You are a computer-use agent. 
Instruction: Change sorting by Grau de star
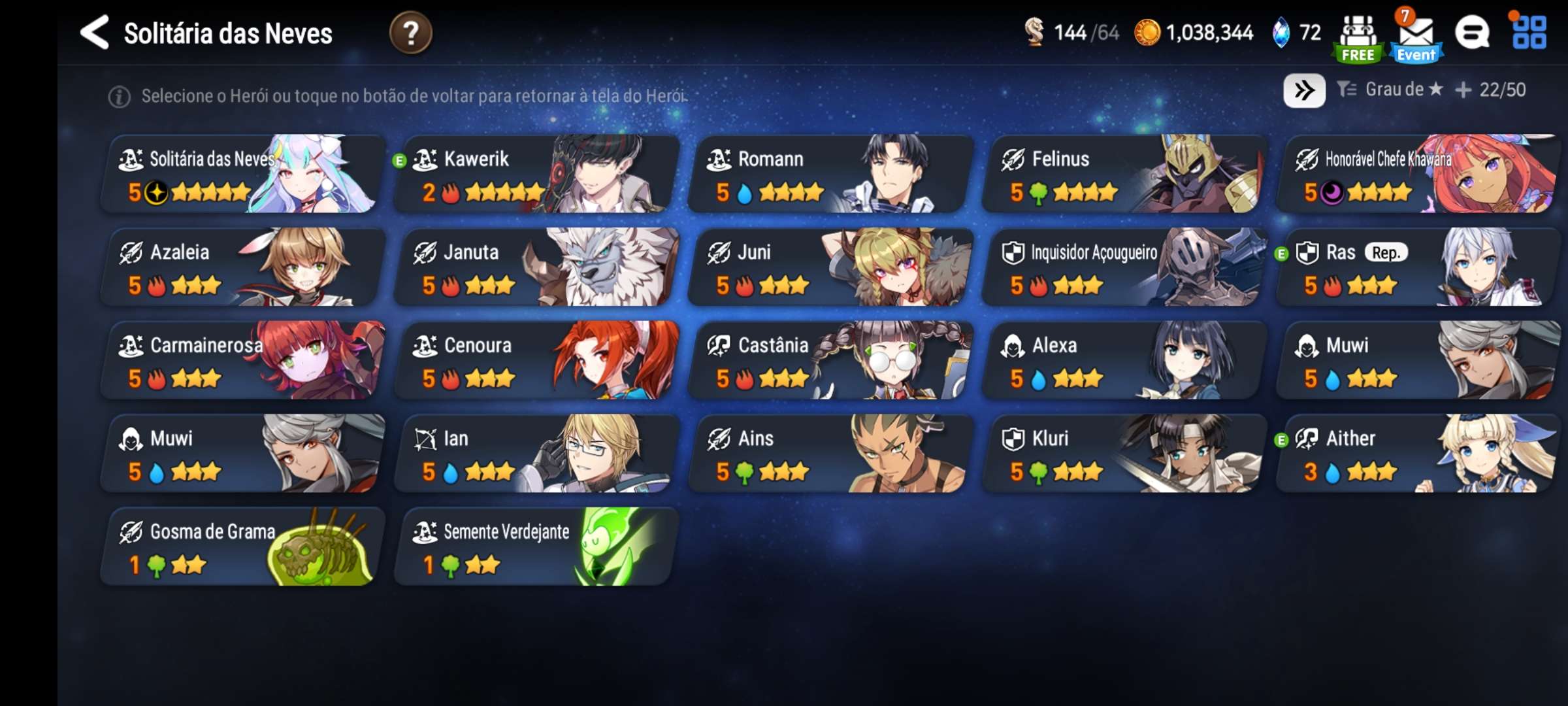click(x=1390, y=90)
